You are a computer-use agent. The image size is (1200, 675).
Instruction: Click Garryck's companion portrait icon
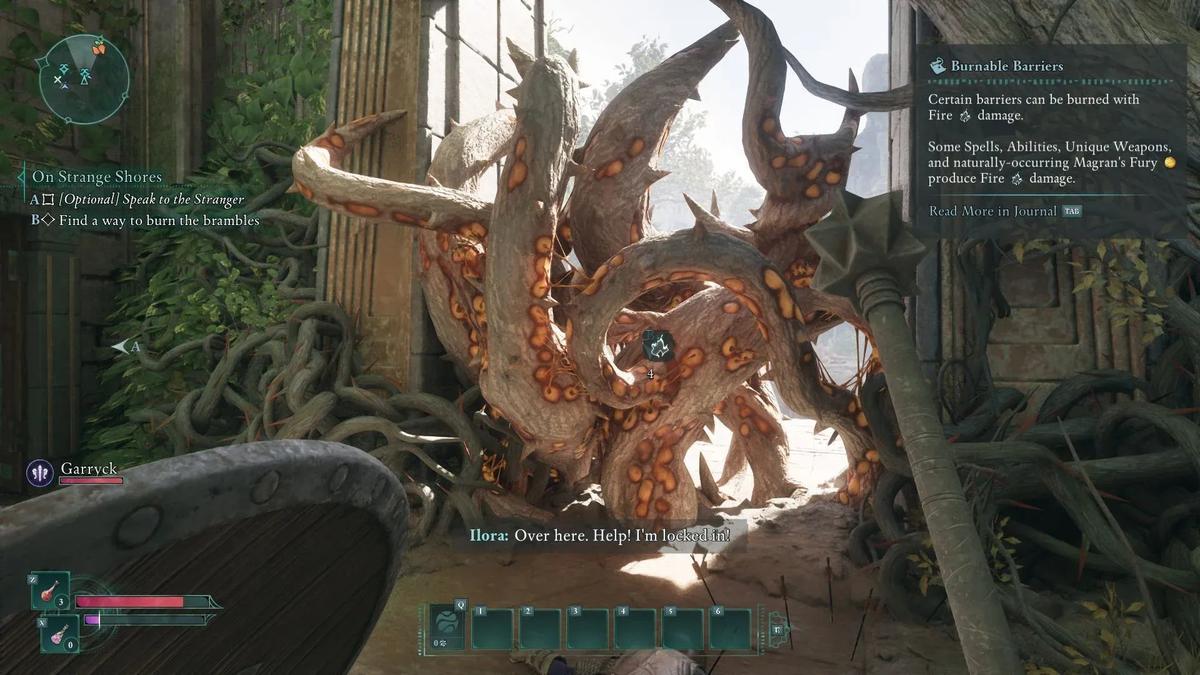pos(40,472)
